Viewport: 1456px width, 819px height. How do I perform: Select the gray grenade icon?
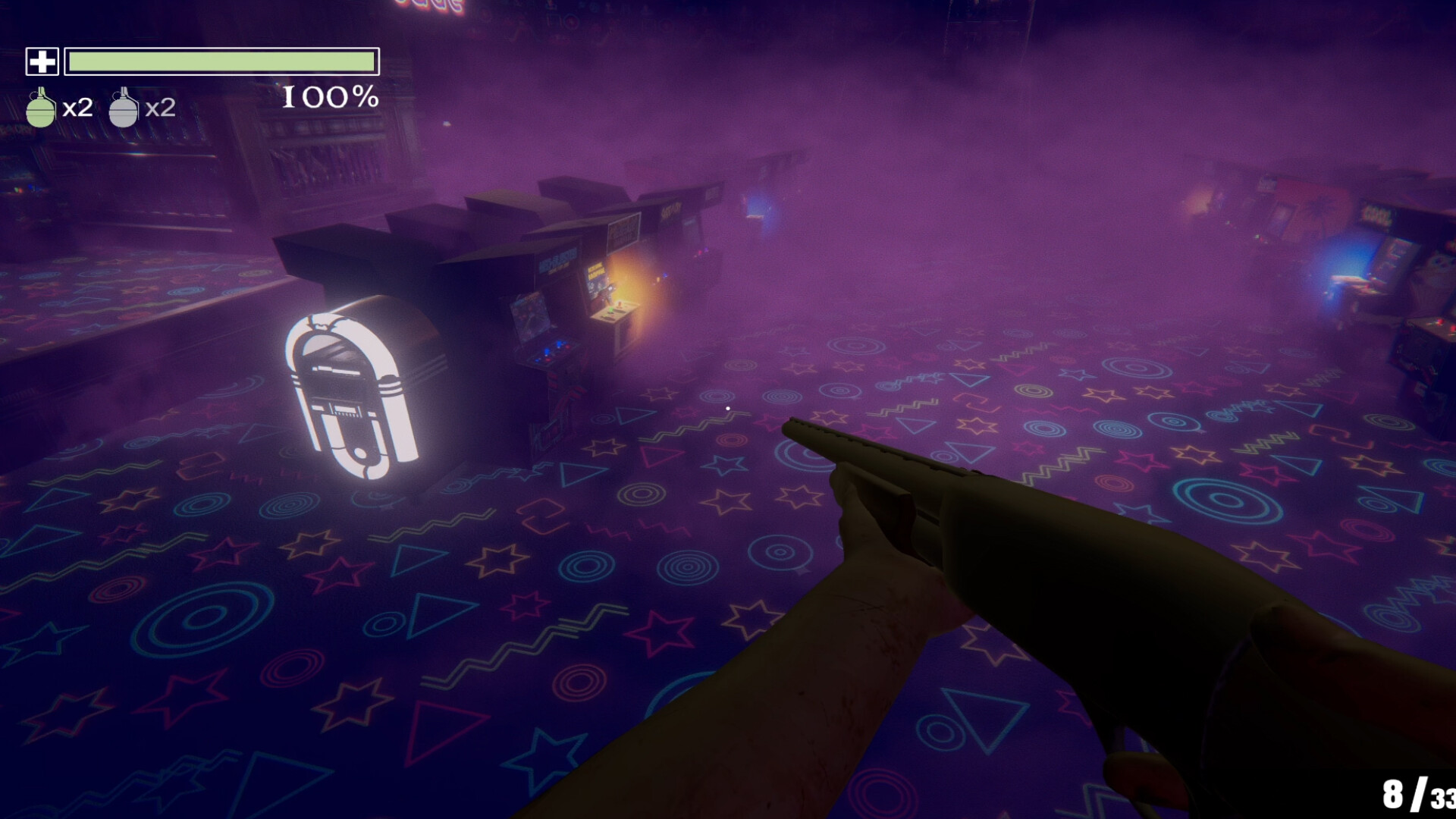click(x=124, y=108)
